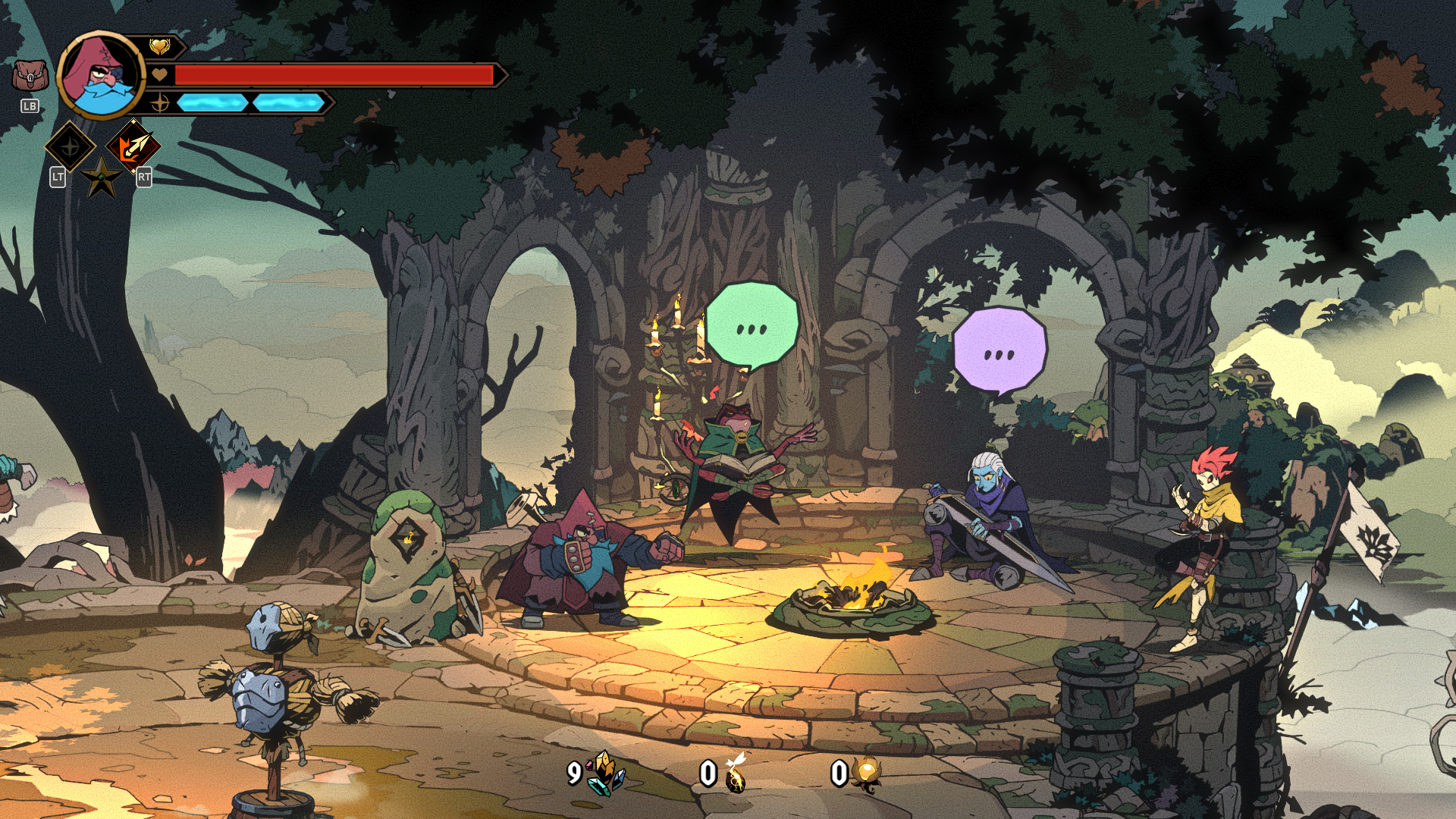The width and height of the screenshot is (1456, 819).
Task: Open the purple speech bubble dialogue
Action: coord(999,352)
